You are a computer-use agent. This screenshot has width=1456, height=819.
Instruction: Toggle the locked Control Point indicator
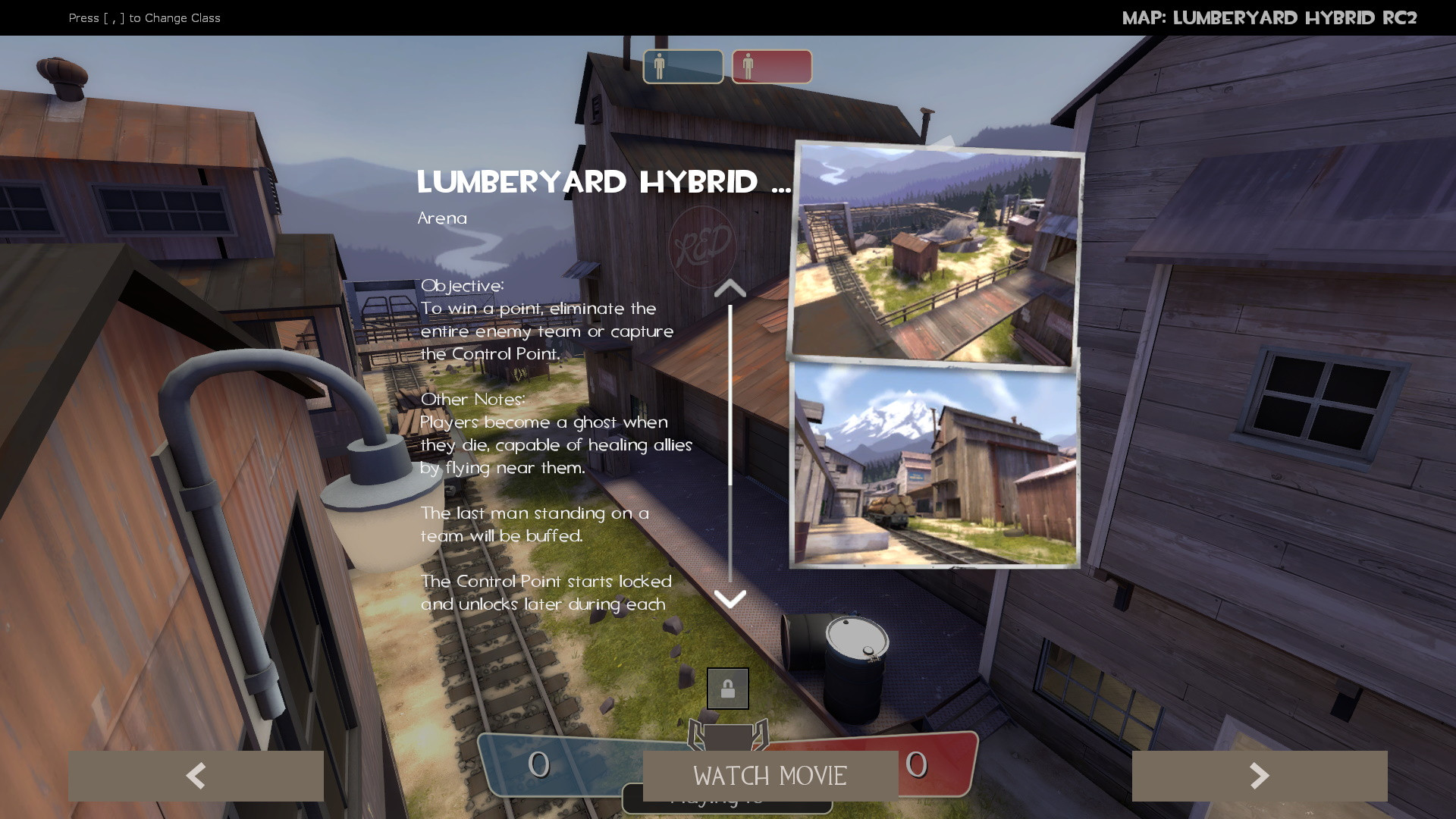[727, 688]
